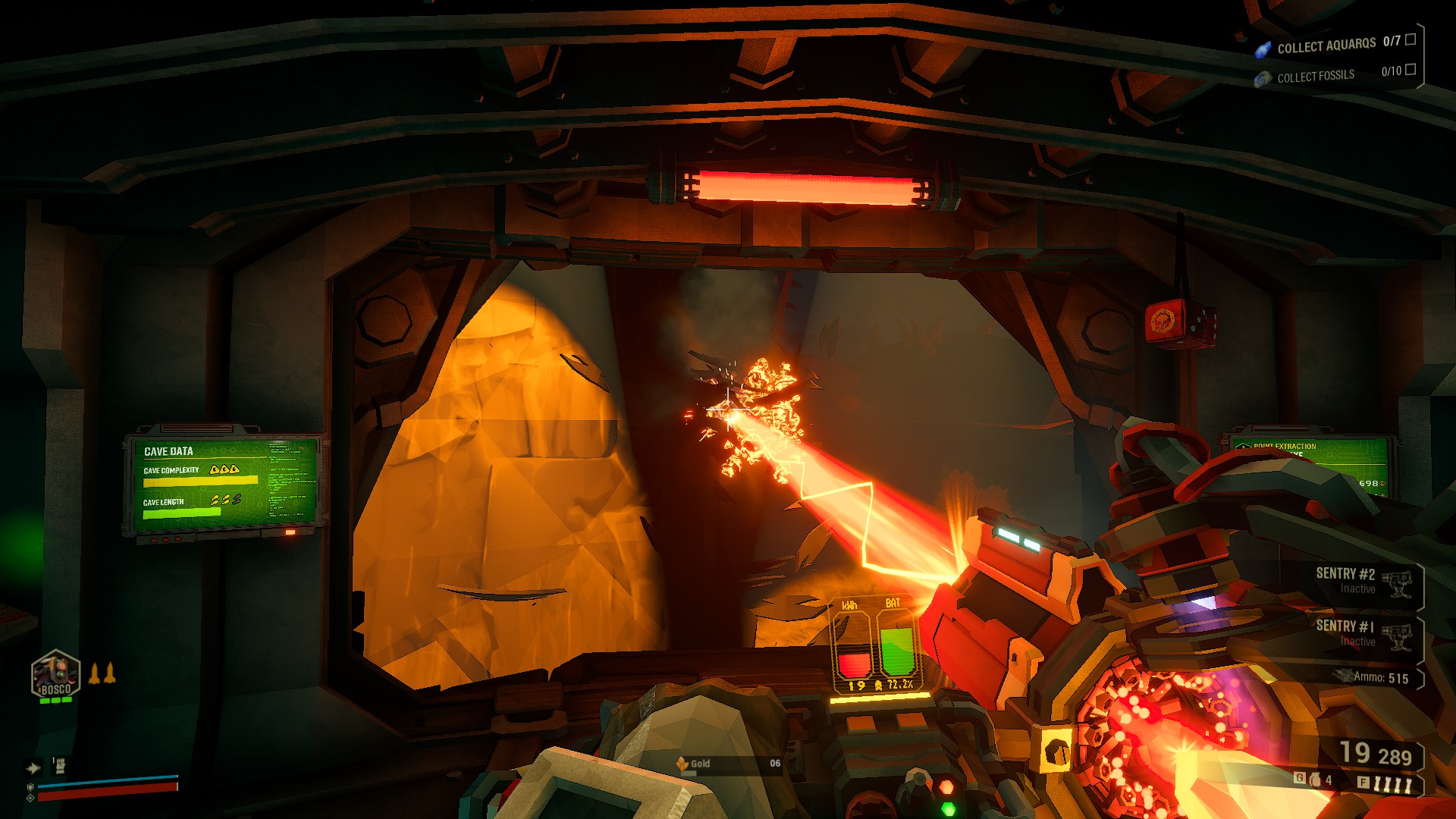Select the Collect Aquarqs objective

click(x=1326, y=45)
